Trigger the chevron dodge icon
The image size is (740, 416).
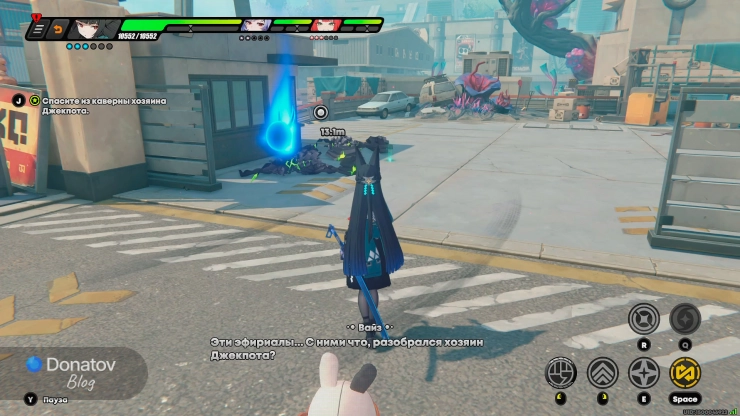click(x=602, y=373)
